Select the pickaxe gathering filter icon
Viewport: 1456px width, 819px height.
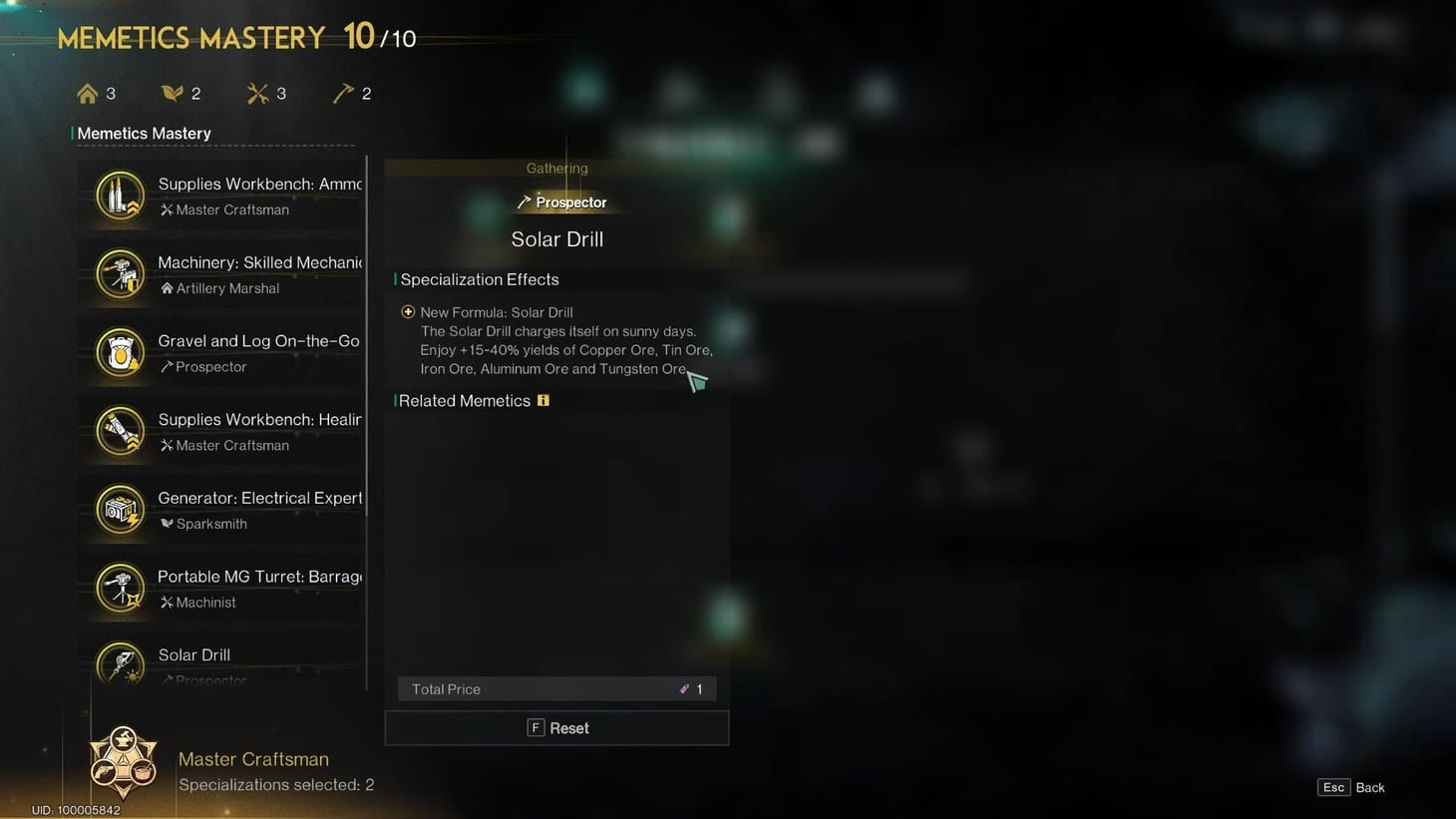click(344, 92)
